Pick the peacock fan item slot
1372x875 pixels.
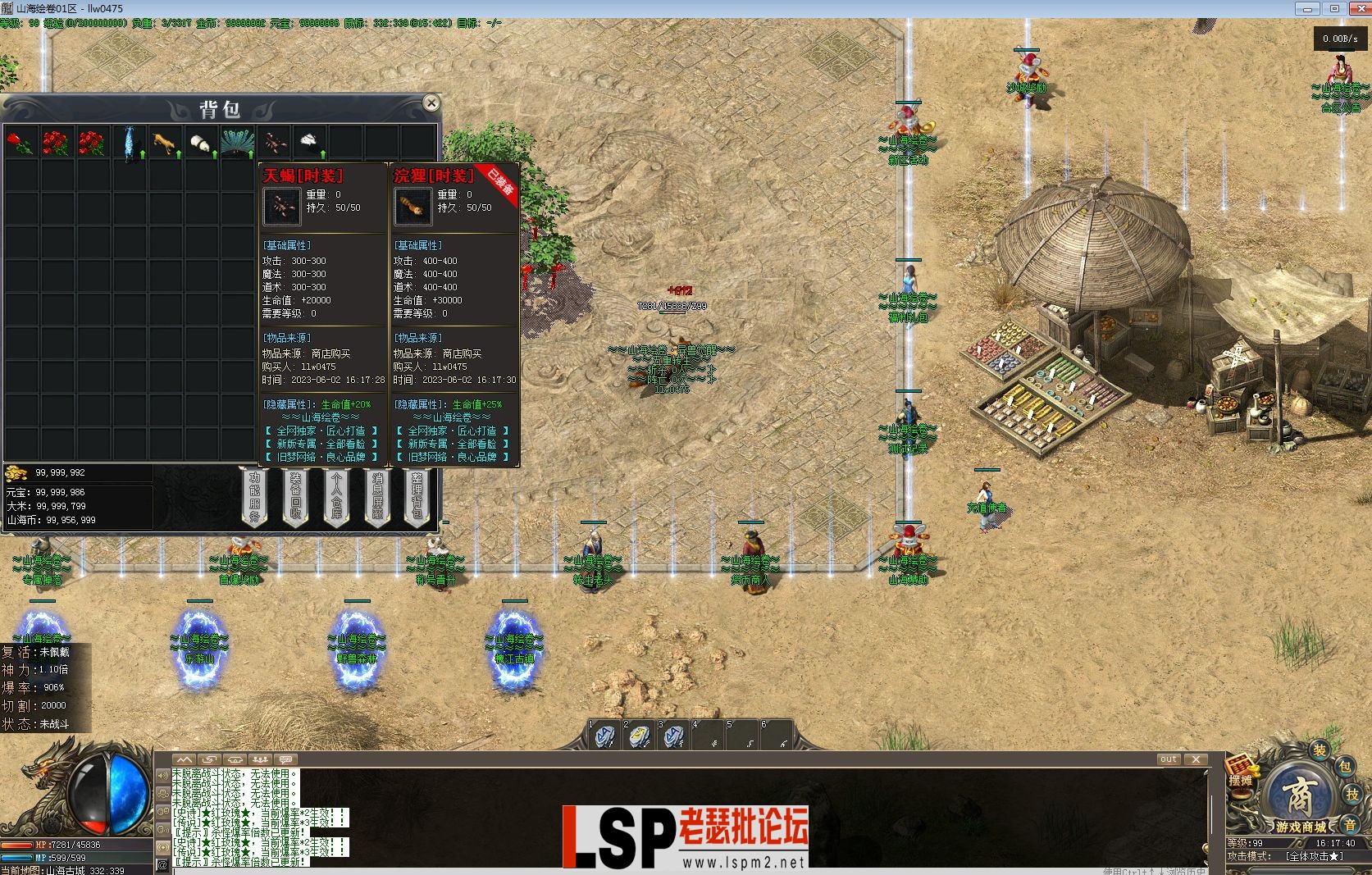237,143
